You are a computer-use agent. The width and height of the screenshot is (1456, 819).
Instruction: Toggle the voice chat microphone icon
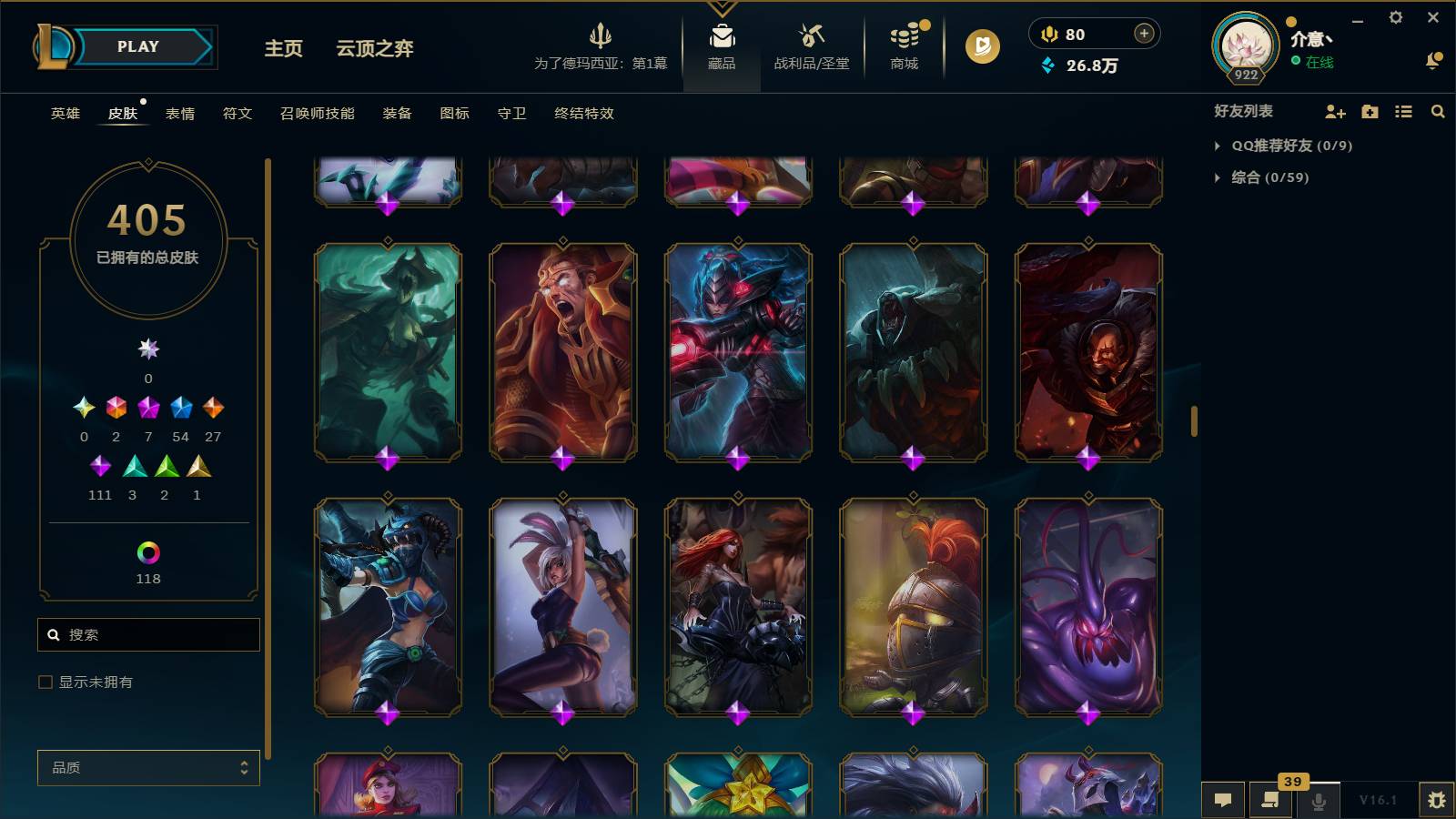pyautogui.click(x=1317, y=800)
